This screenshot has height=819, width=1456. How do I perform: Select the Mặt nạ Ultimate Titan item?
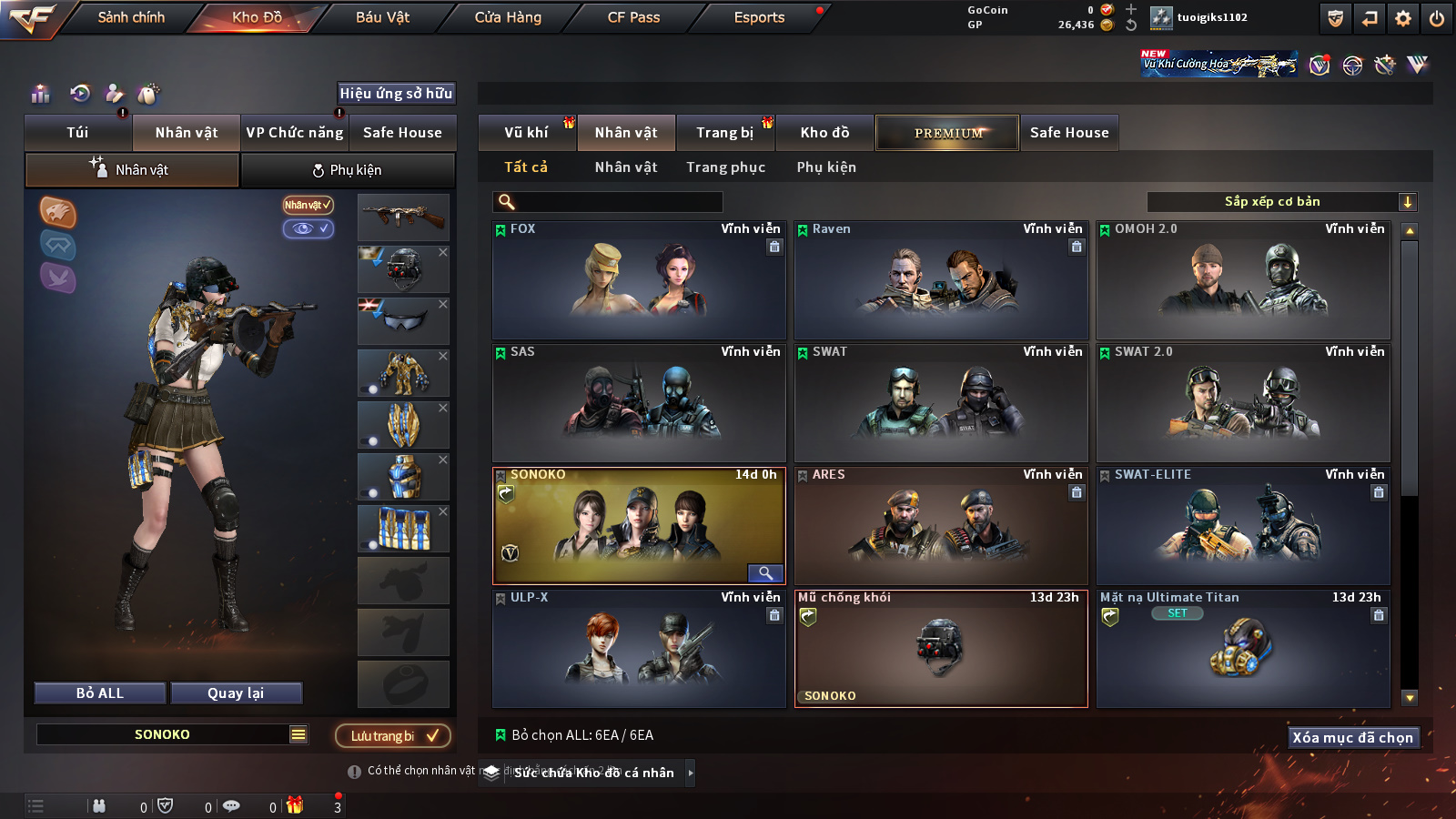[1242, 649]
